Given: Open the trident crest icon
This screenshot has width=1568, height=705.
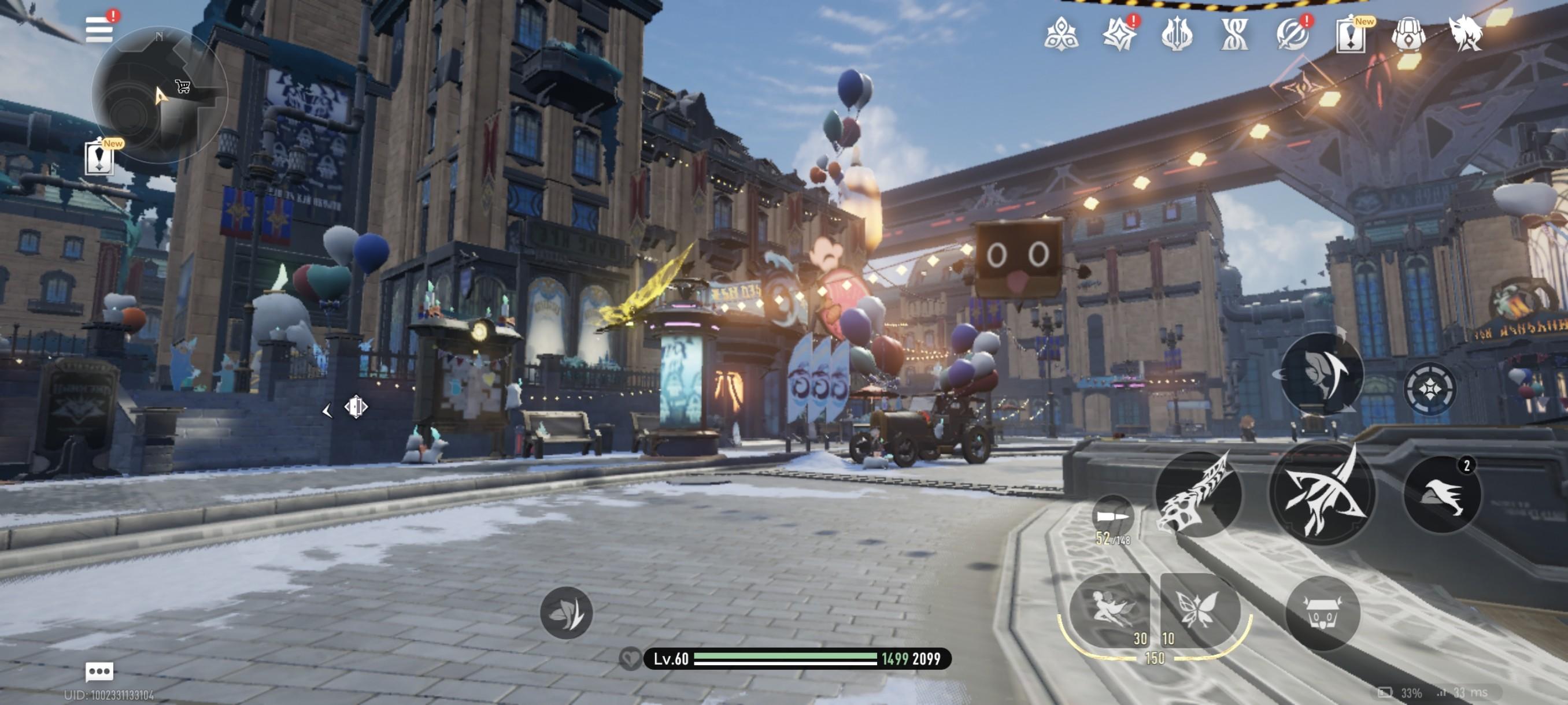Looking at the screenshot, I should click(1177, 35).
